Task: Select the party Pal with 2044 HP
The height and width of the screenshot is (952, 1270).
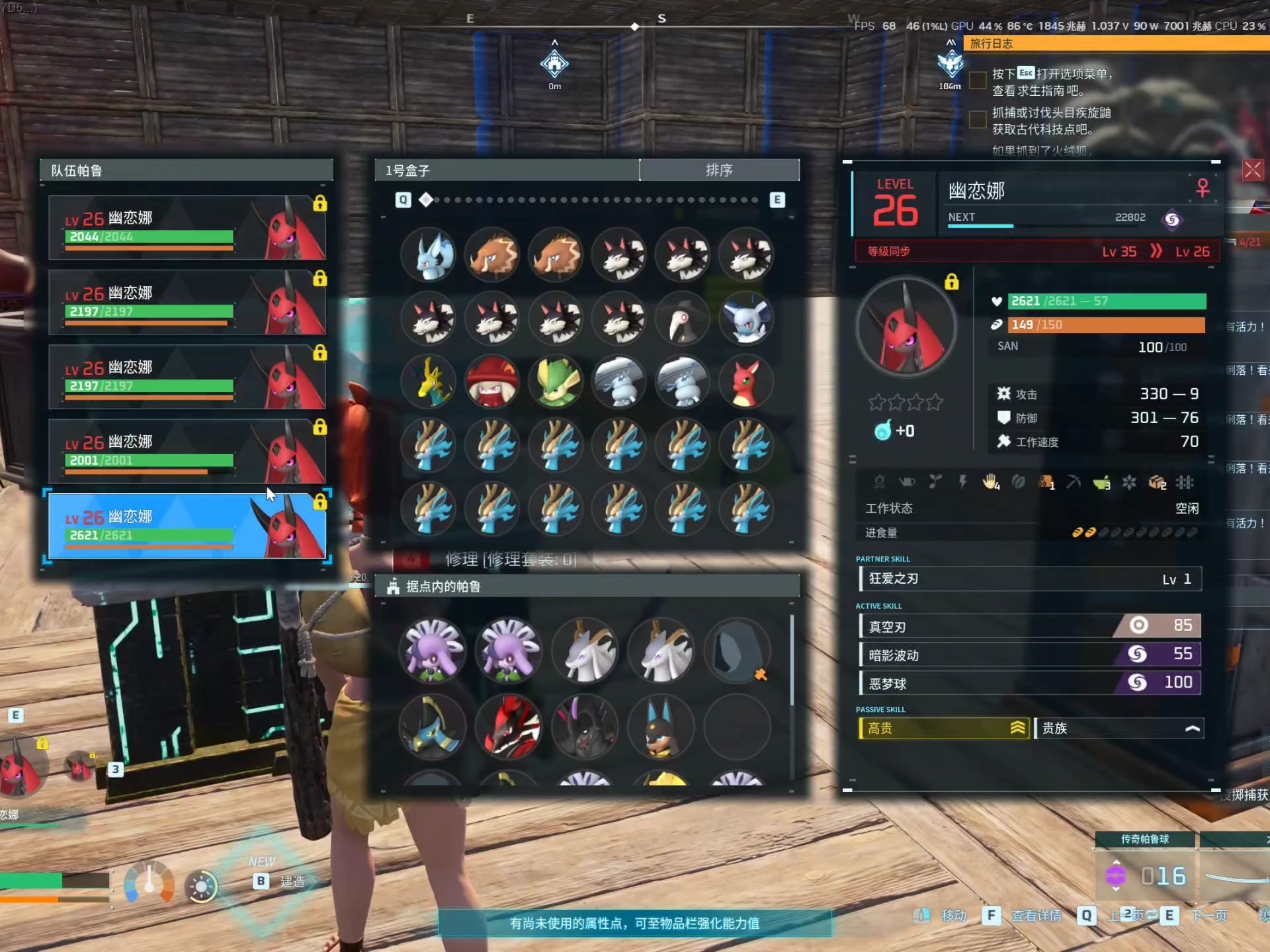Action: (187, 227)
